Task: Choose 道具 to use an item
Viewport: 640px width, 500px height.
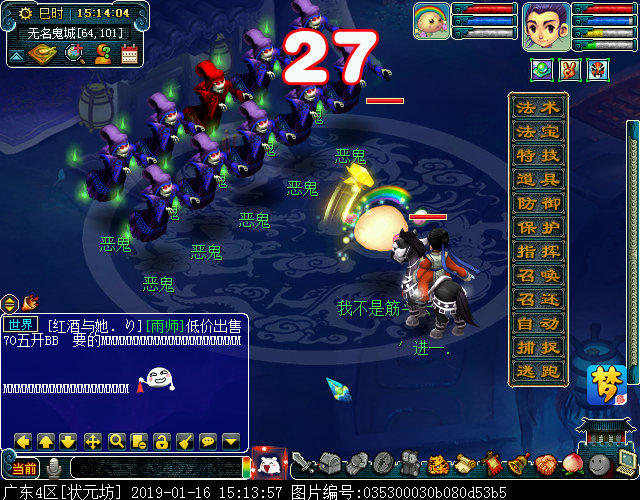Action: (x=538, y=180)
